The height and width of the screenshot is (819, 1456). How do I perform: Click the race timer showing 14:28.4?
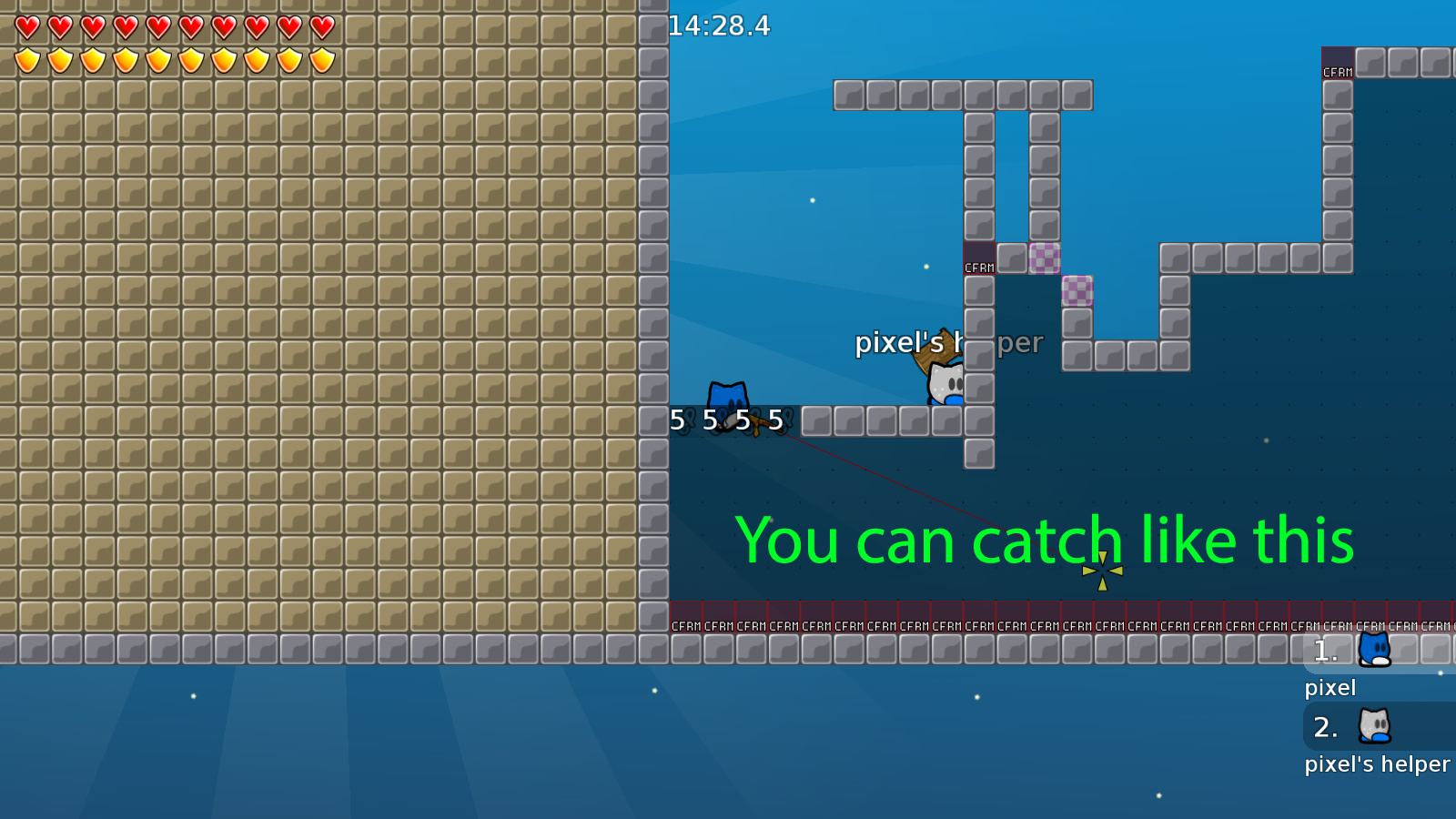tap(718, 26)
